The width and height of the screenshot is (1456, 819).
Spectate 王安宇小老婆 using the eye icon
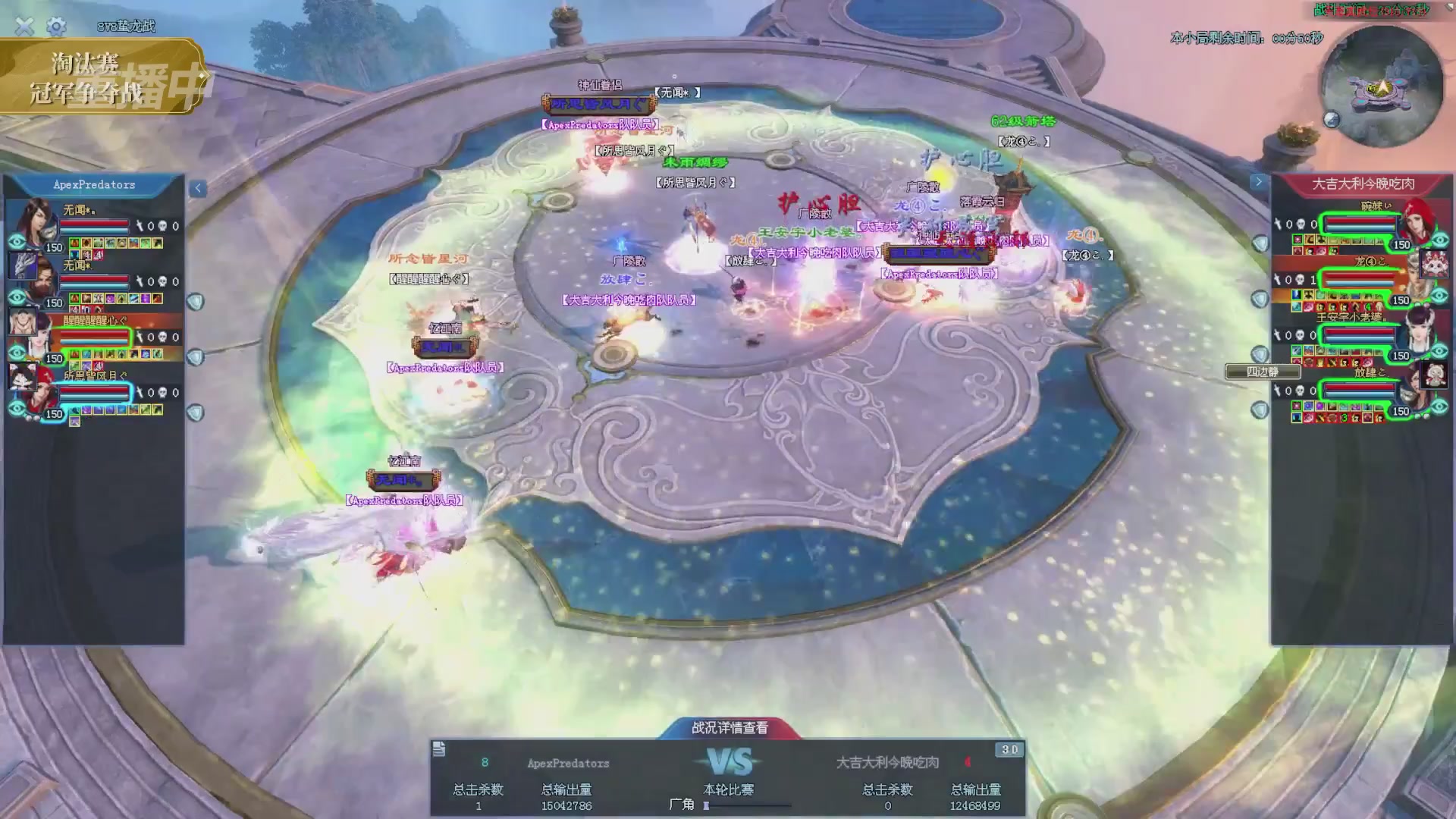point(1439,351)
